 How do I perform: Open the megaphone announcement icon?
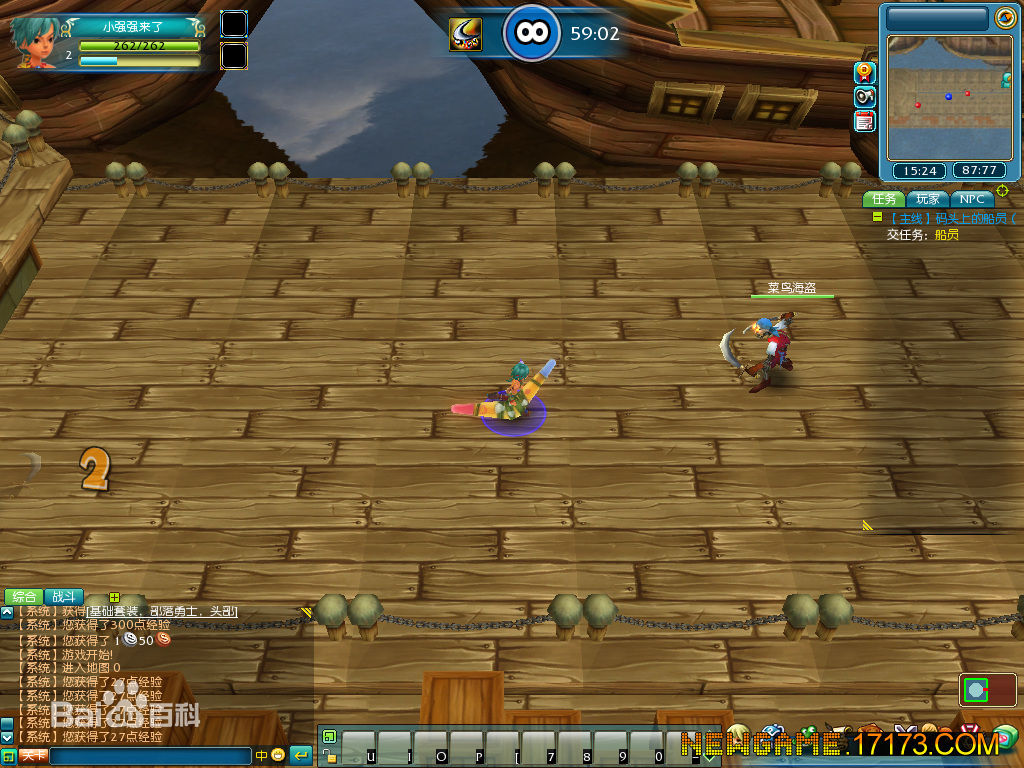tap(865, 97)
